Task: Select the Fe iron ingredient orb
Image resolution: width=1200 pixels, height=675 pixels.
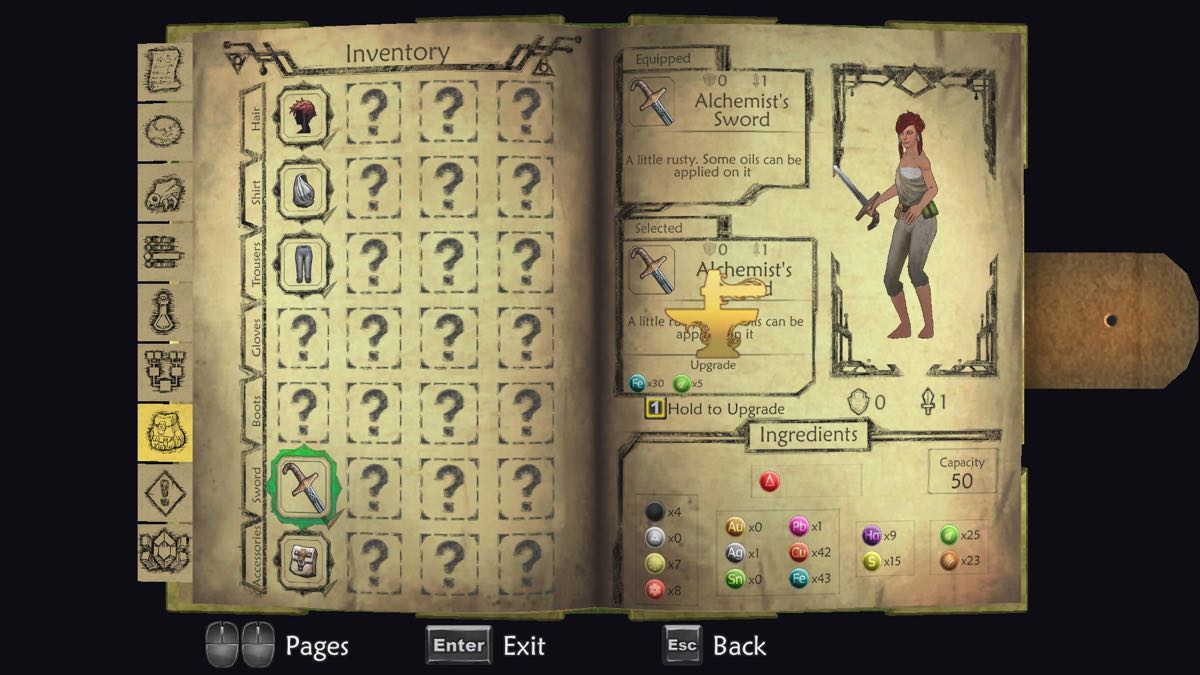Action: tap(799, 577)
